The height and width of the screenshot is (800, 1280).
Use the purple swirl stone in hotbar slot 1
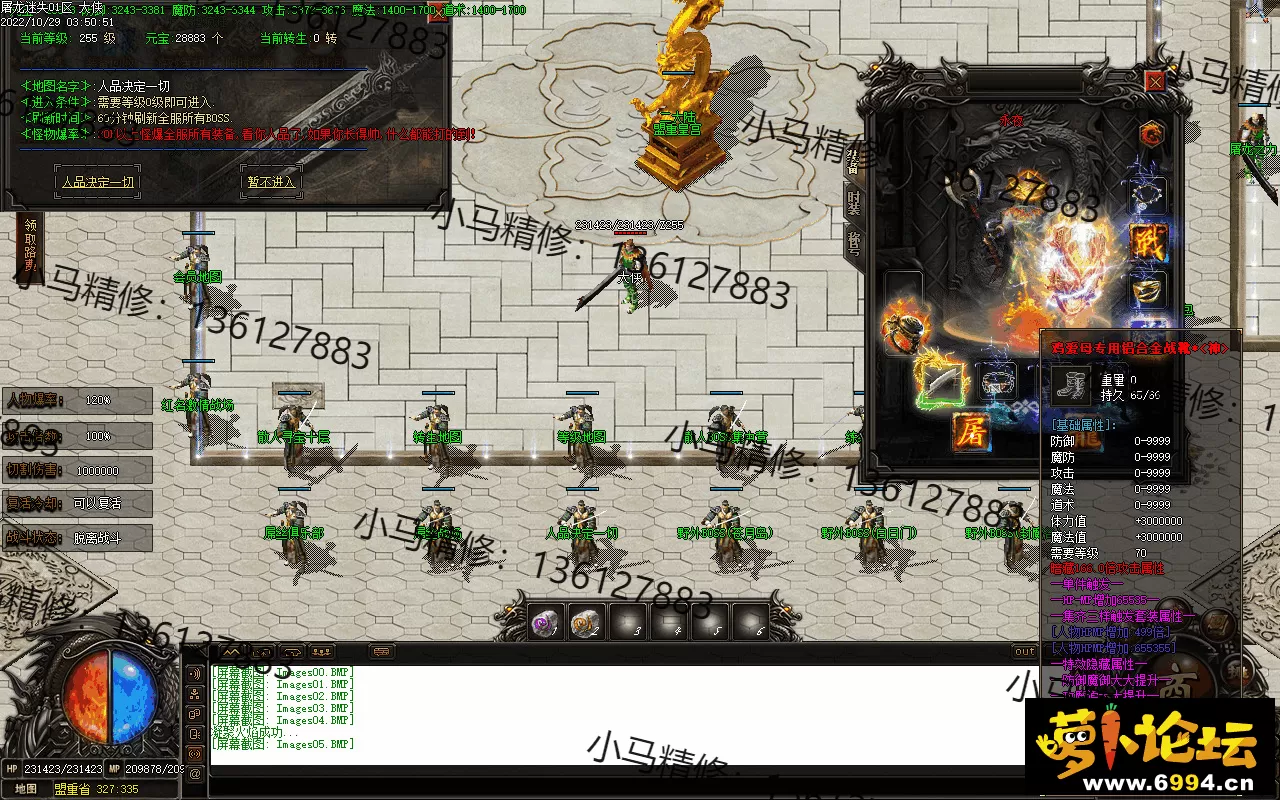coord(547,622)
